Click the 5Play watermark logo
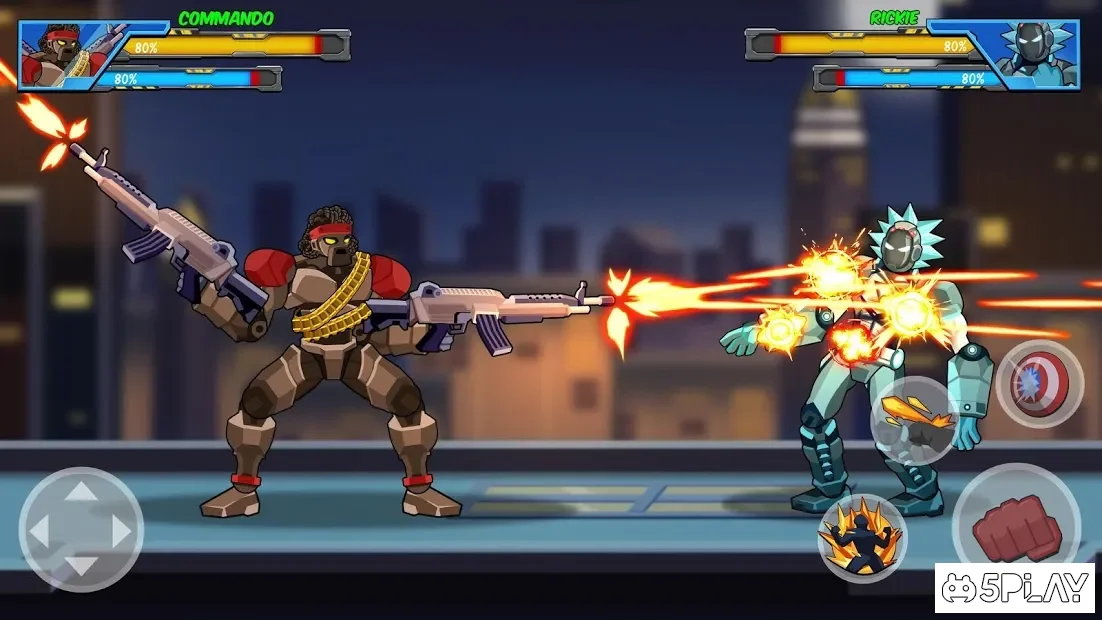Image resolution: width=1102 pixels, height=620 pixels. (1017, 588)
